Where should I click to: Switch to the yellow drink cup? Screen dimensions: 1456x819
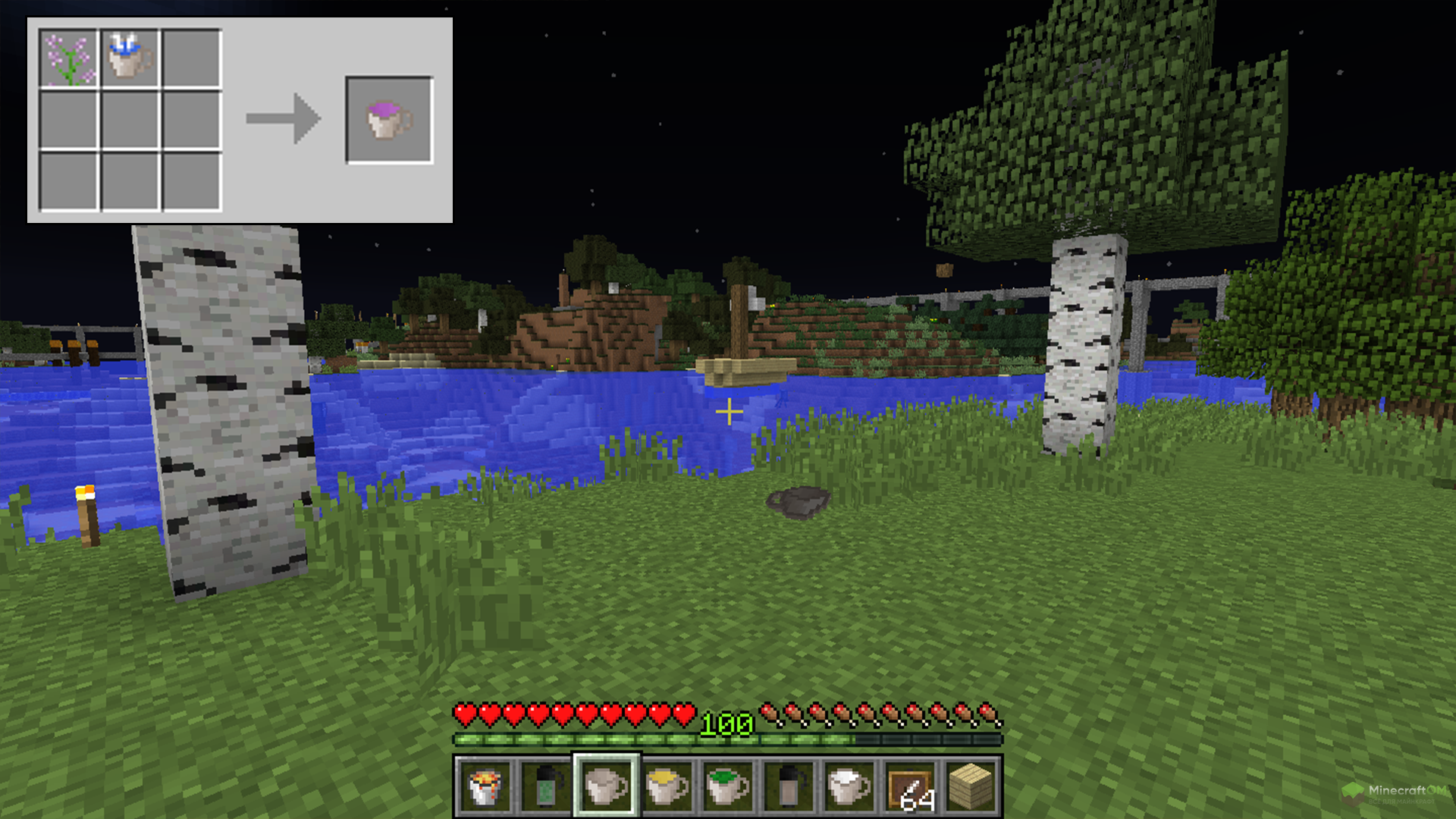[x=667, y=786]
